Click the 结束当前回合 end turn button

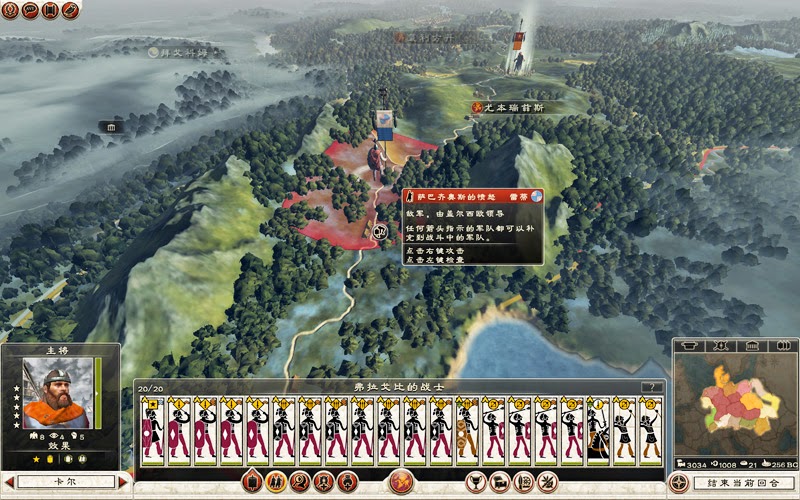(741, 483)
